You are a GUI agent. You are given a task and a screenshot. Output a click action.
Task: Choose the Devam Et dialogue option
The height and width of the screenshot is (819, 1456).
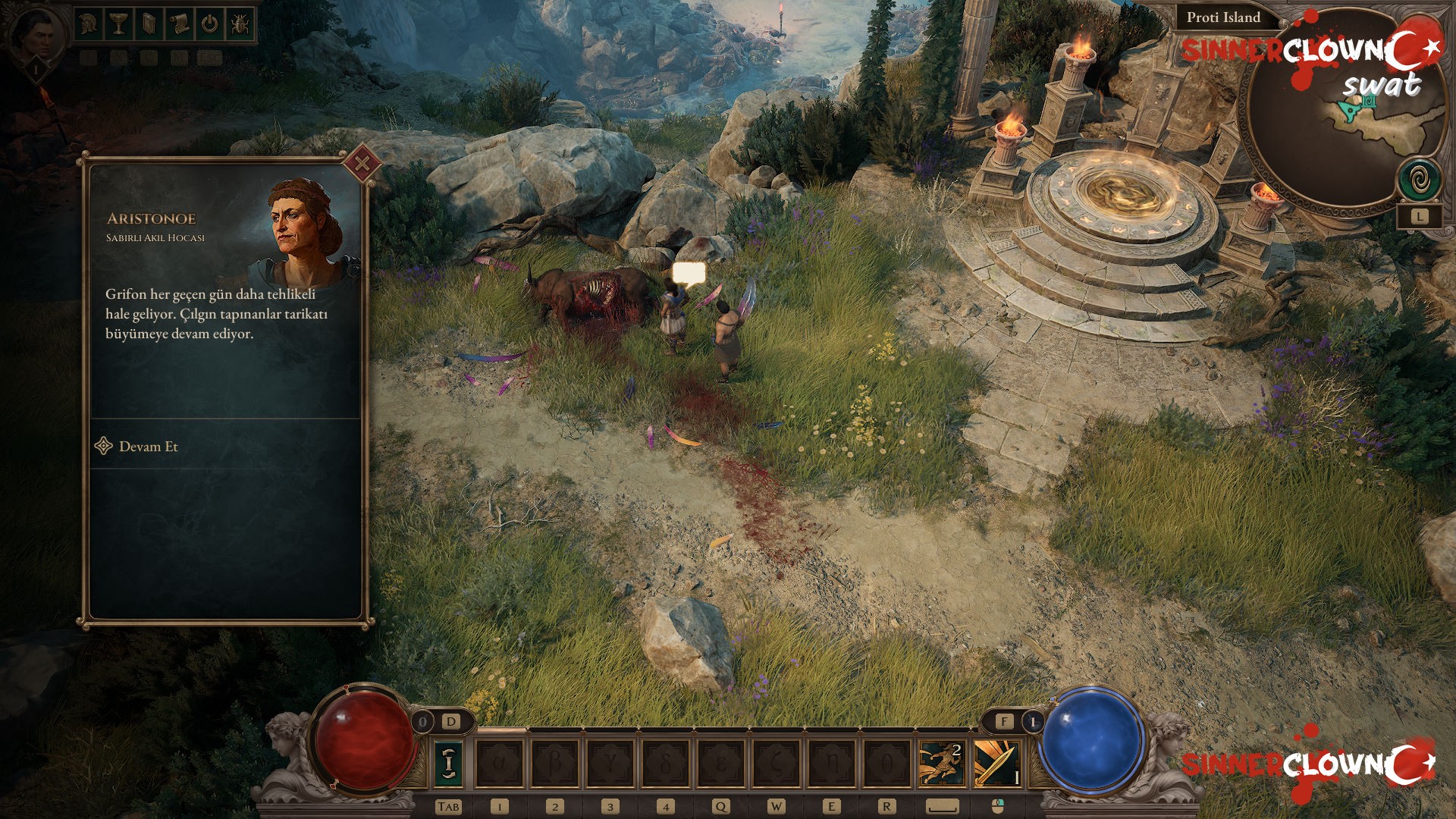click(x=148, y=447)
